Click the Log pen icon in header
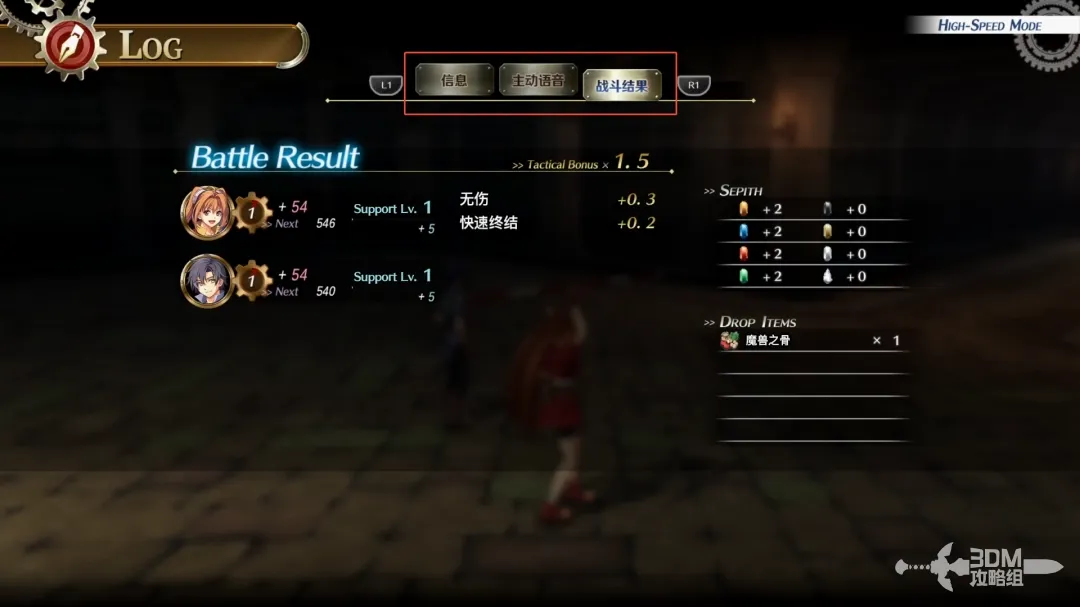Viewport: 1080px width, 607px height. tap(72, 45)
